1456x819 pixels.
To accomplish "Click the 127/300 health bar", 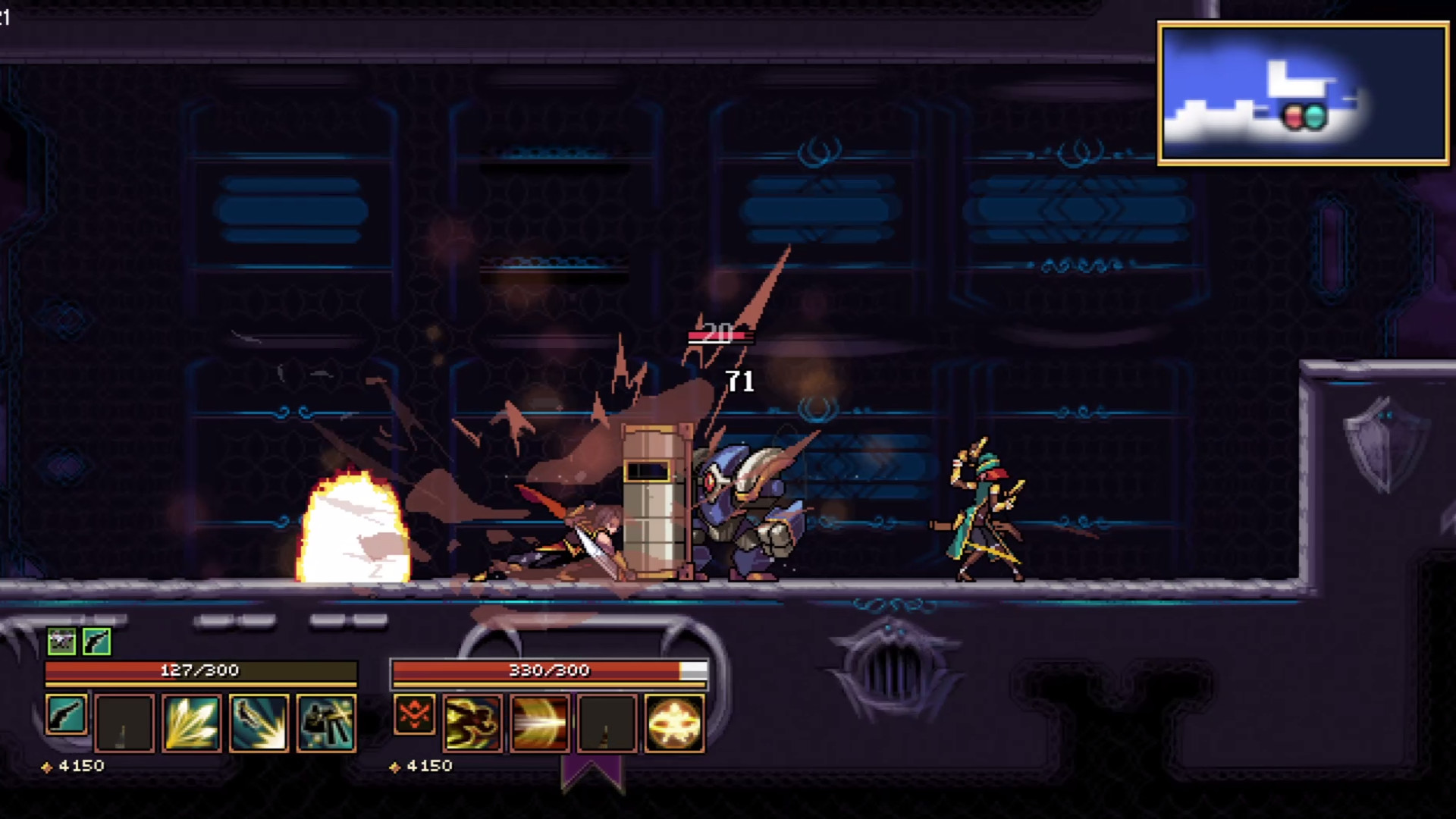I will coord(201,670).
